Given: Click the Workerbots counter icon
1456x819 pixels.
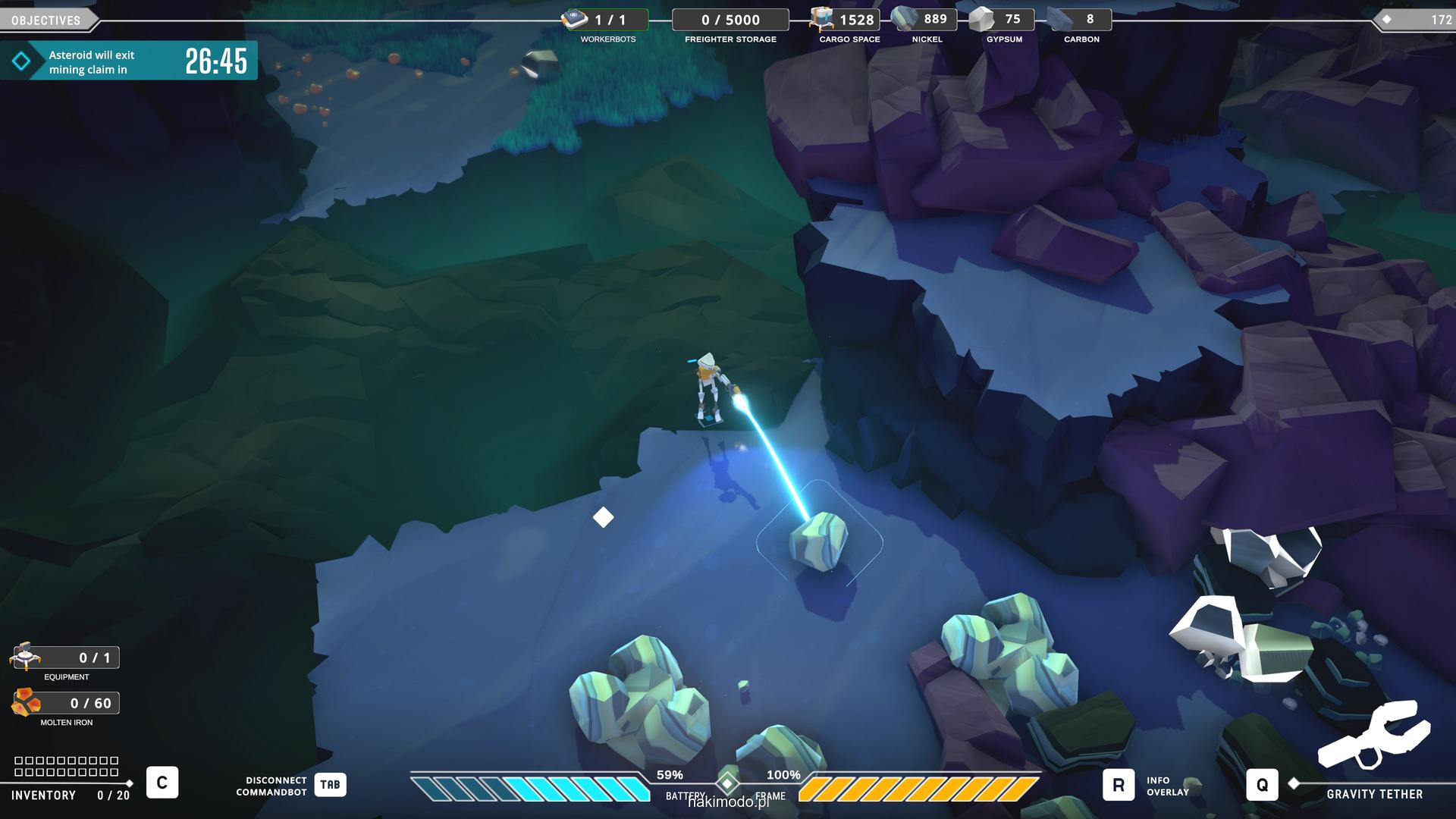Looking at the screenshot, I should point(575,19).
